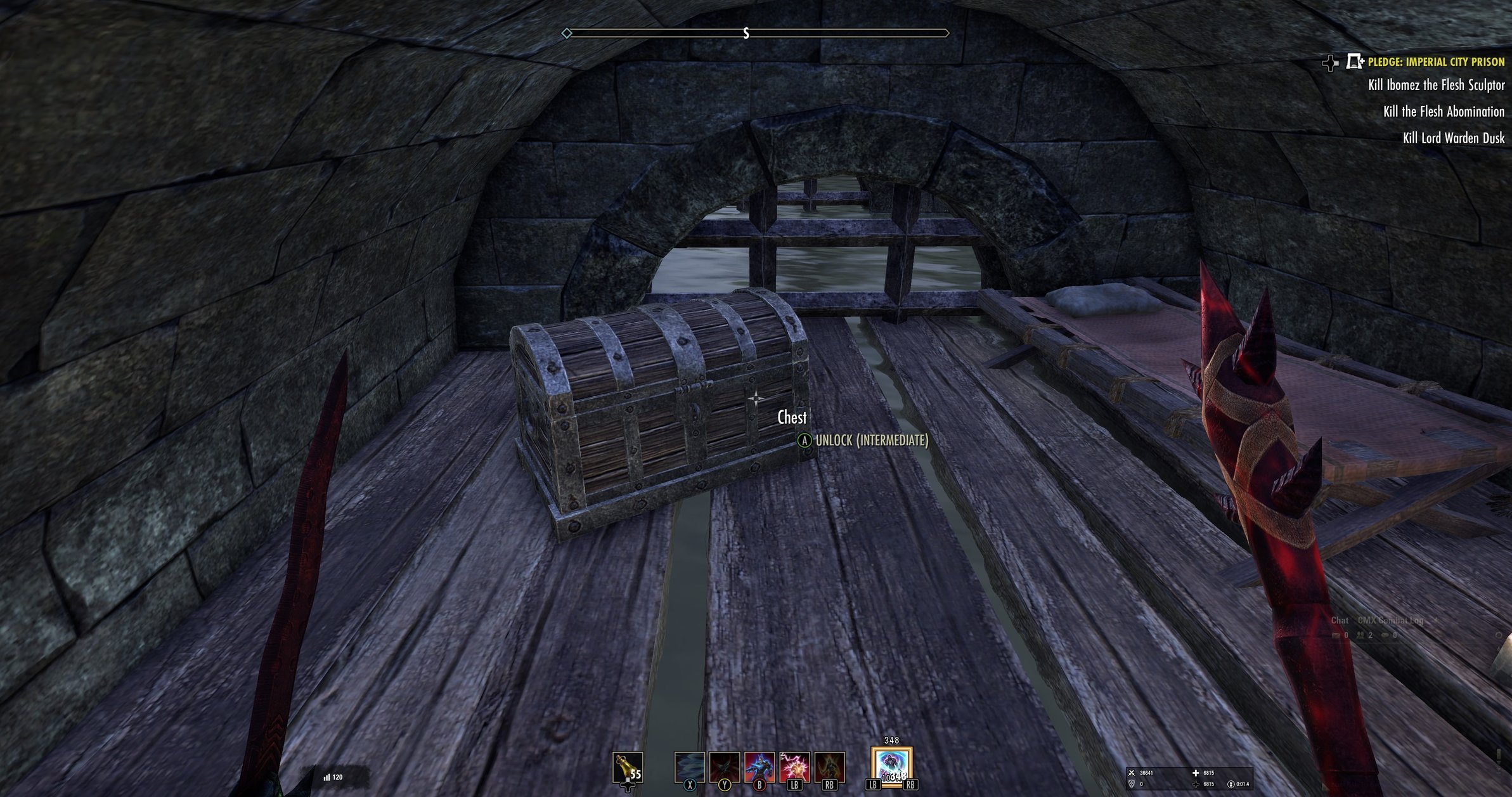Trigger the B slot lightning ability
1512x797 pixels.
tap(759, 768)
